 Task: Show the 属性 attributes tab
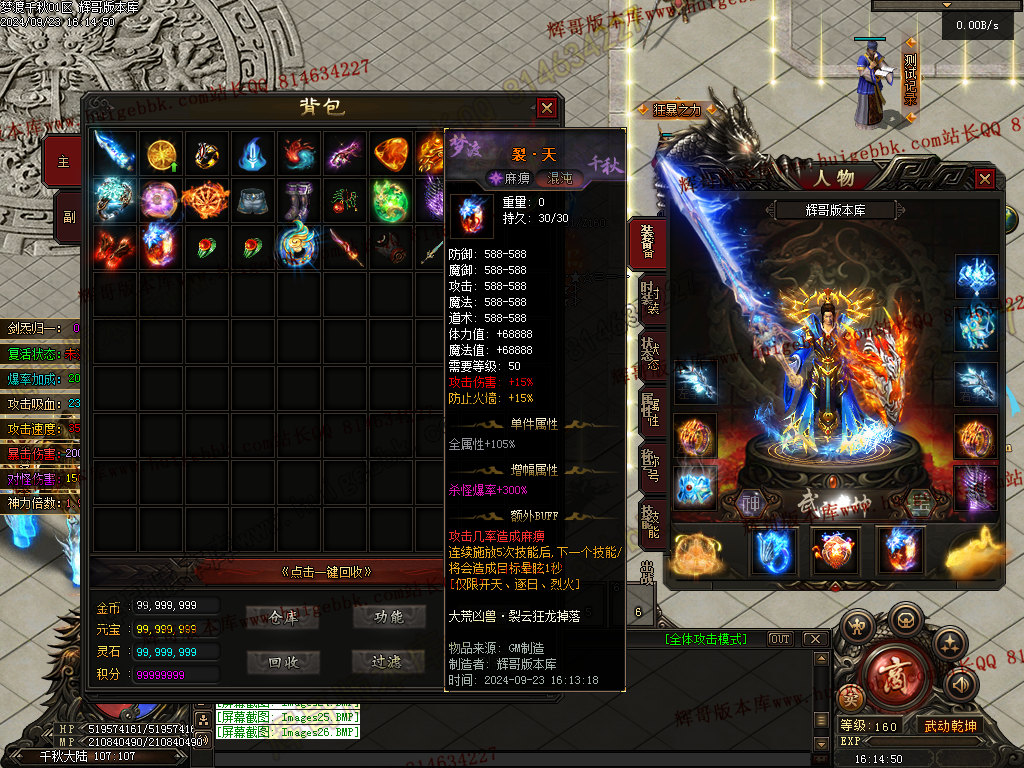[650, 410]
